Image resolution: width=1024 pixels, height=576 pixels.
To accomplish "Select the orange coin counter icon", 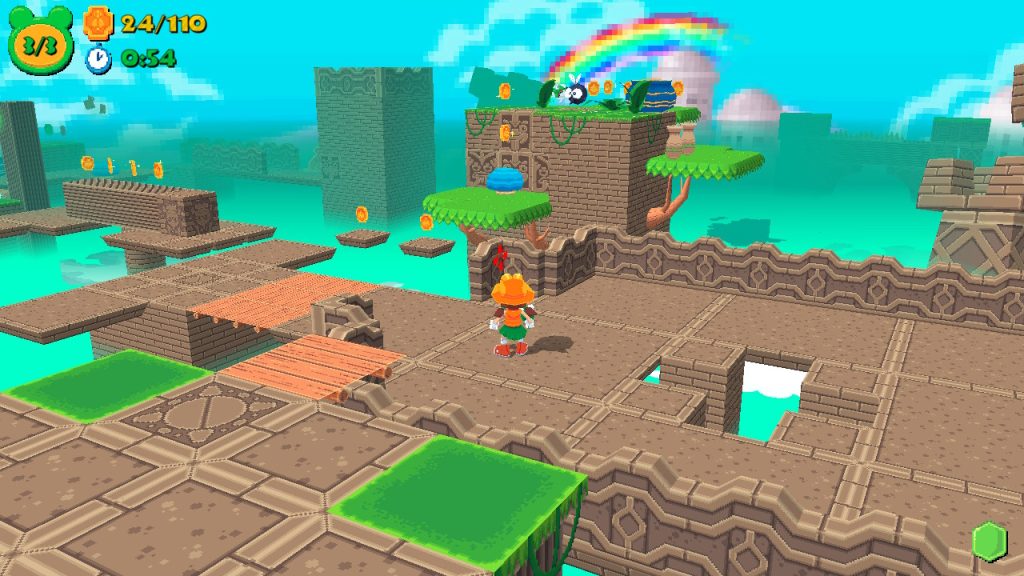I will pos(97,22).
